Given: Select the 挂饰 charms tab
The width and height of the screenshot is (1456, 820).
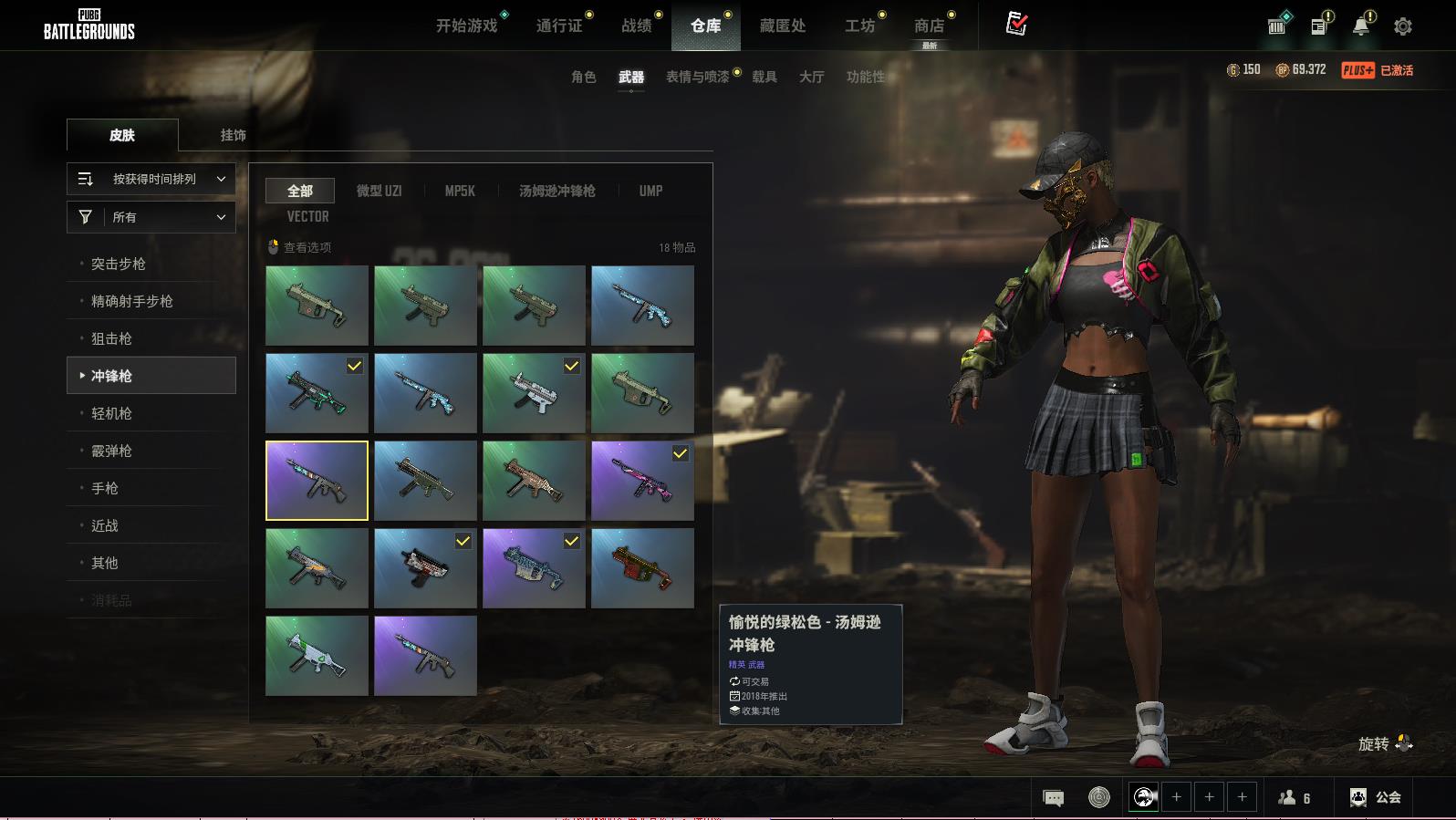Looking at the screenshot, I should coord(233,135).
